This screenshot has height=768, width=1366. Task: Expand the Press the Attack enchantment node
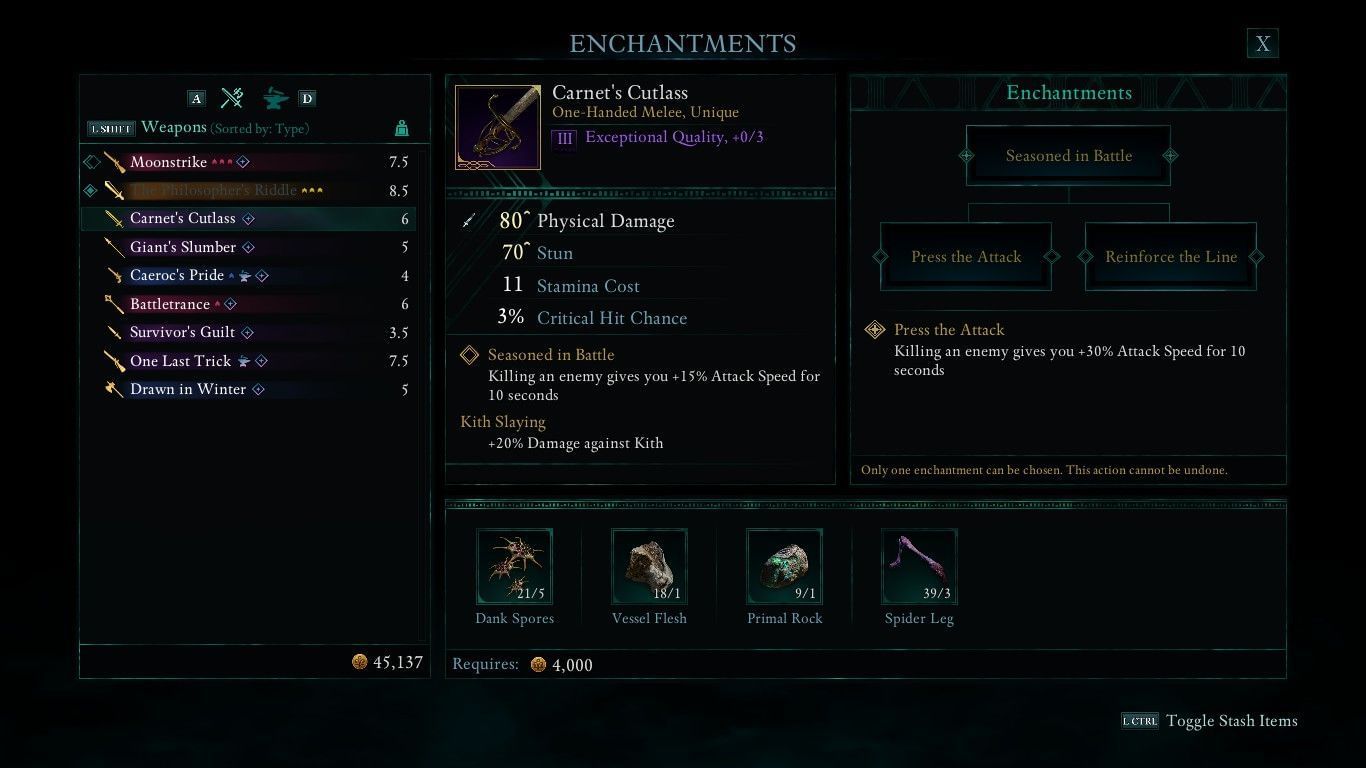[x=966, y=257]
